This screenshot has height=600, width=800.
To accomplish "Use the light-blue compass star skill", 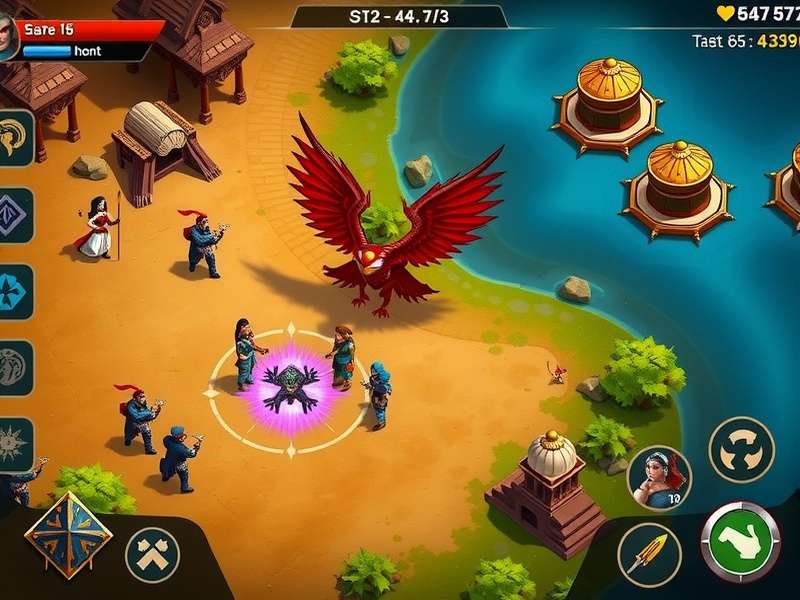I will pyautogui.click(x=15, y=291).
